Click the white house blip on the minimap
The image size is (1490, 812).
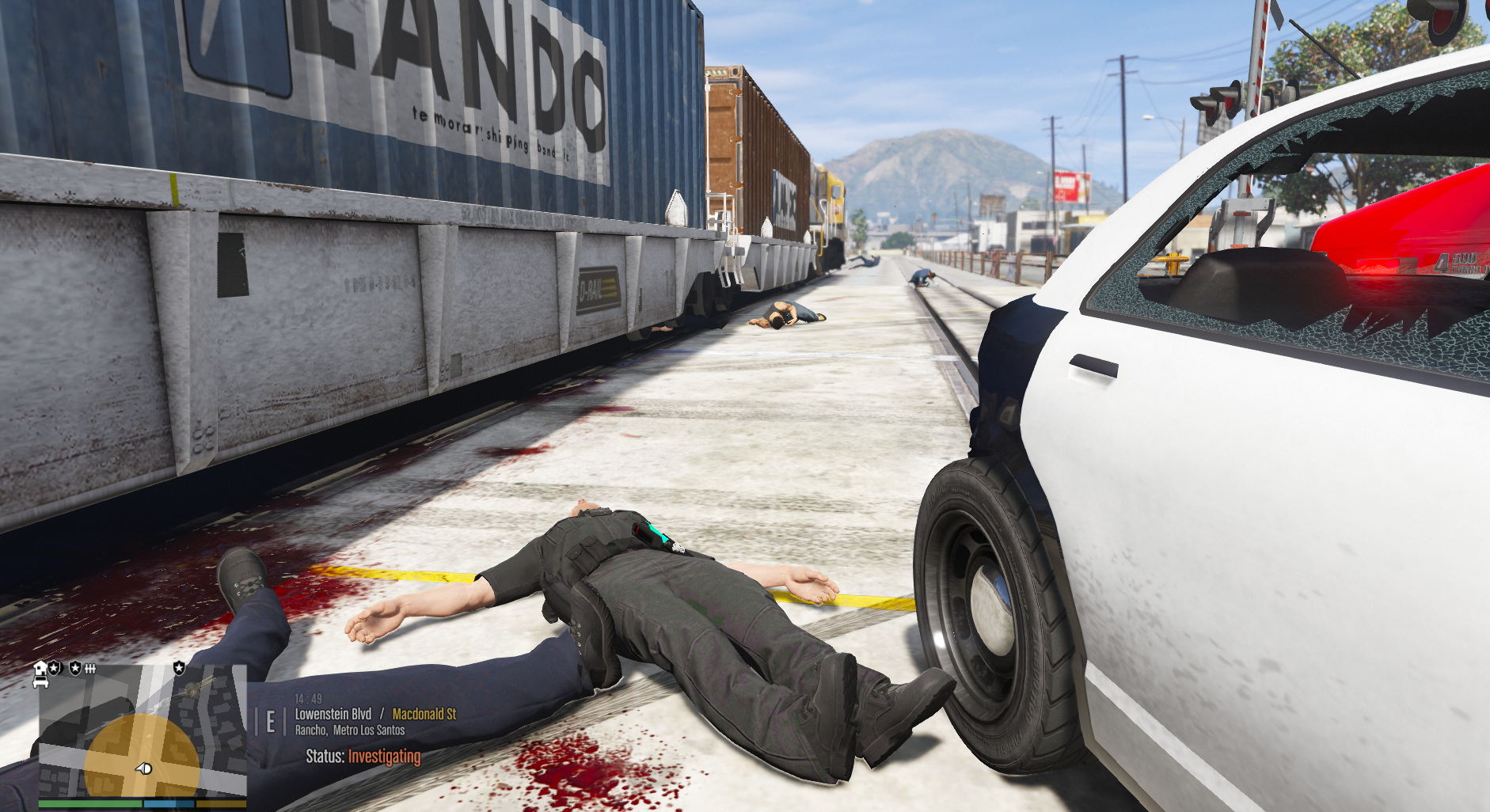tap(40, 668)
